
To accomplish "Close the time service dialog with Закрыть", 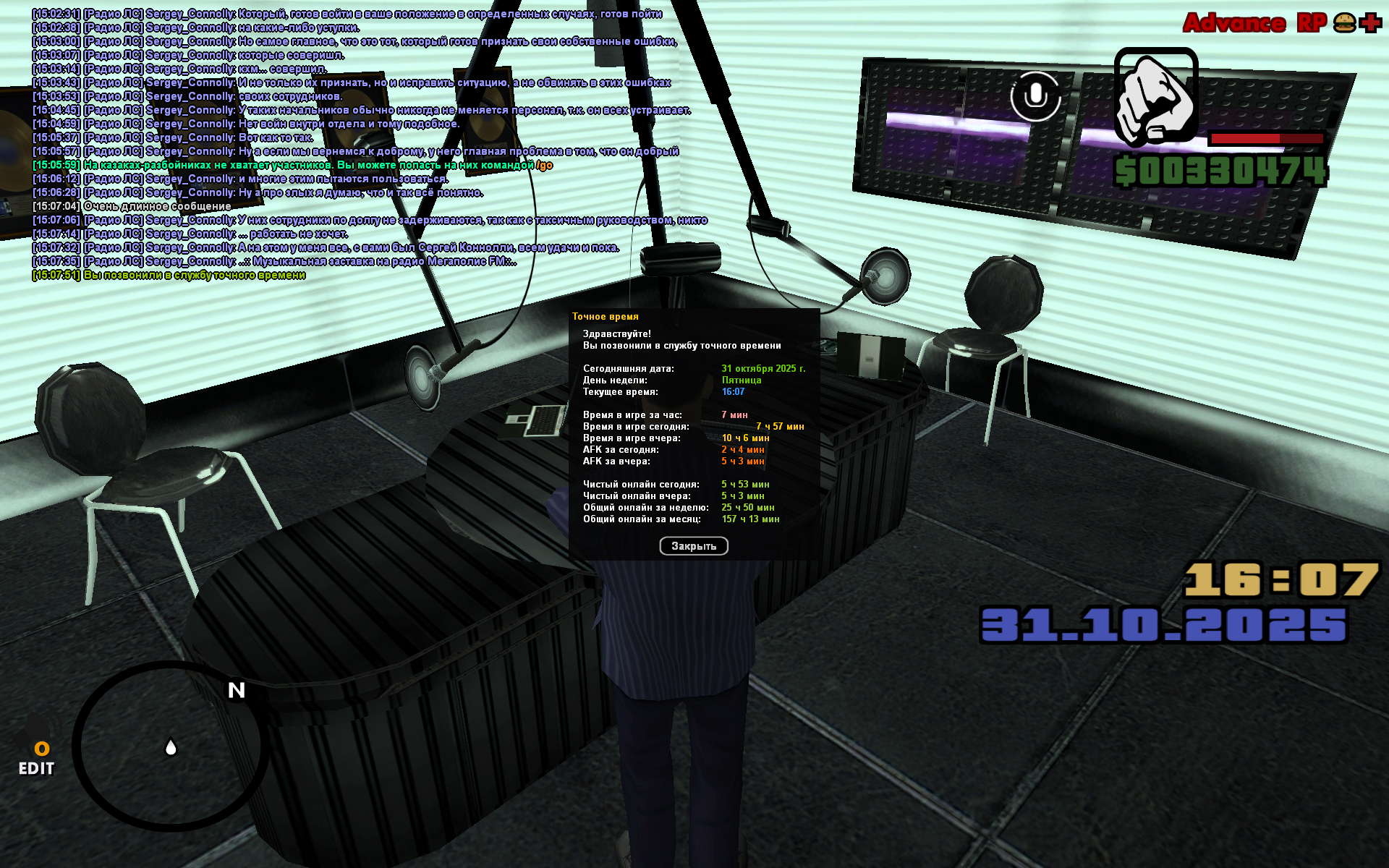I will (693, 546).
